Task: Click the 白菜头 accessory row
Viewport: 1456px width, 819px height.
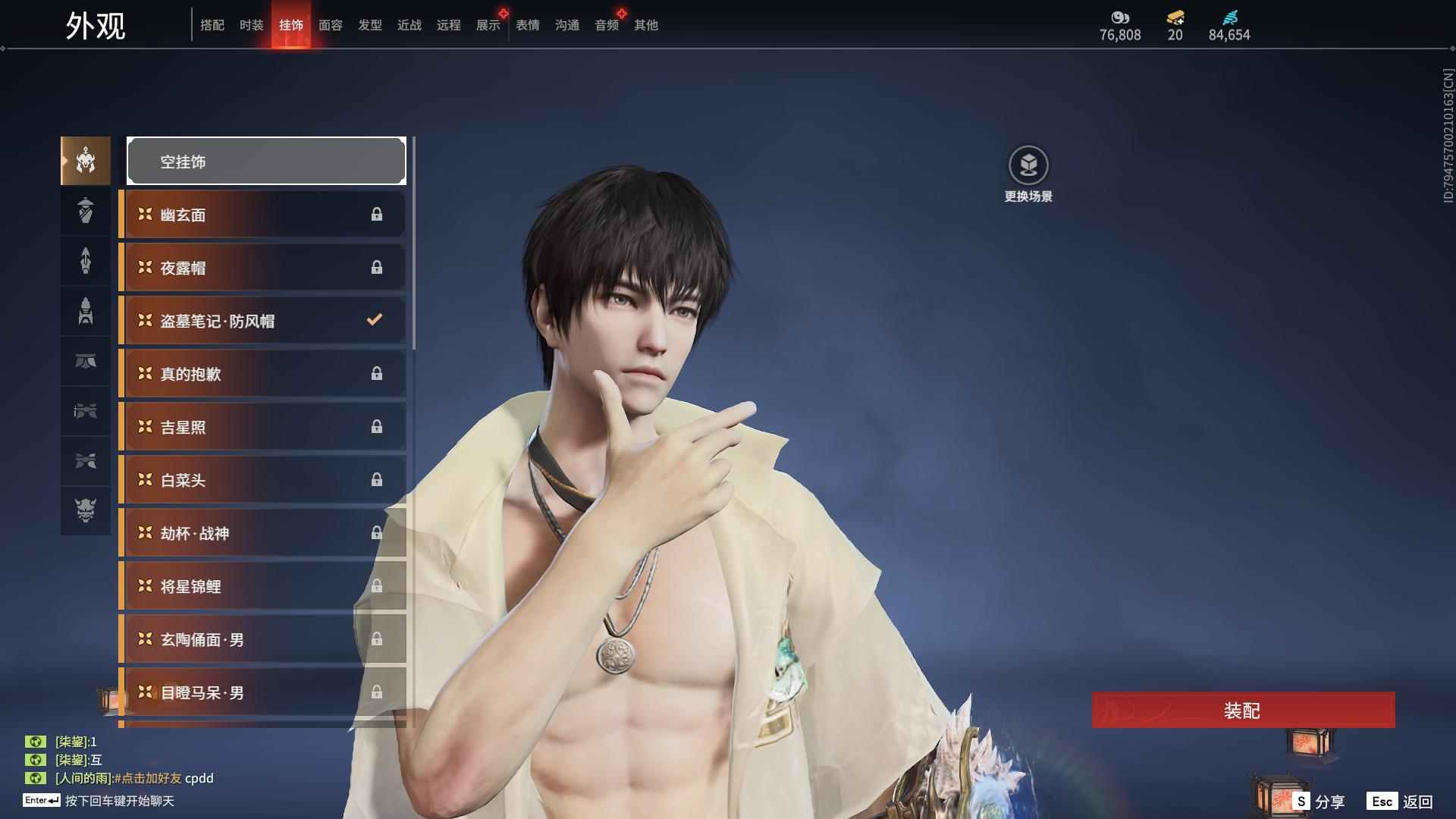Action: [262, 480]
